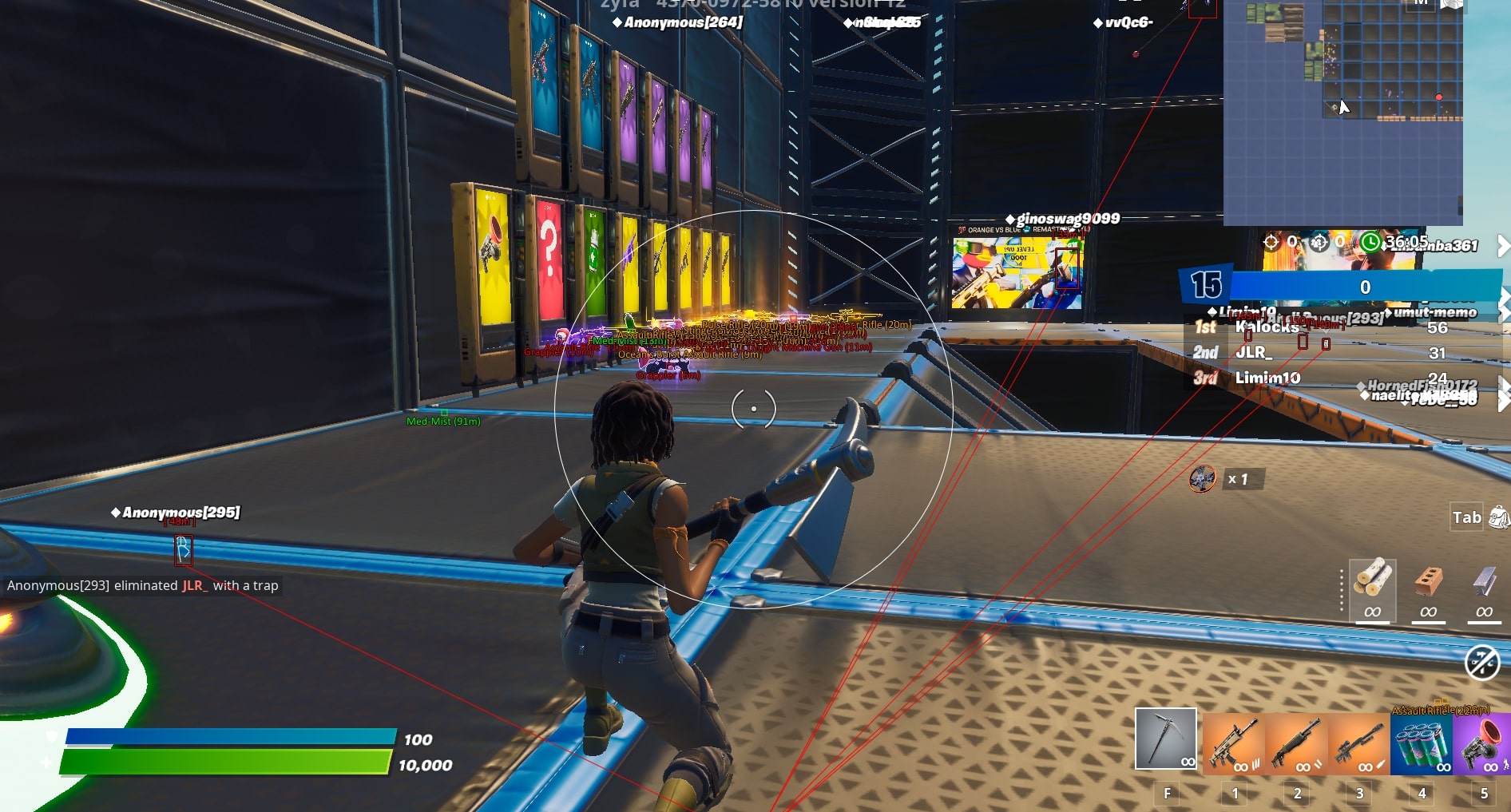This screenshot has width=1511, height=812.
Task: Open the inventory backpack icon beside Tab
Action: [x=1499, y=517]
